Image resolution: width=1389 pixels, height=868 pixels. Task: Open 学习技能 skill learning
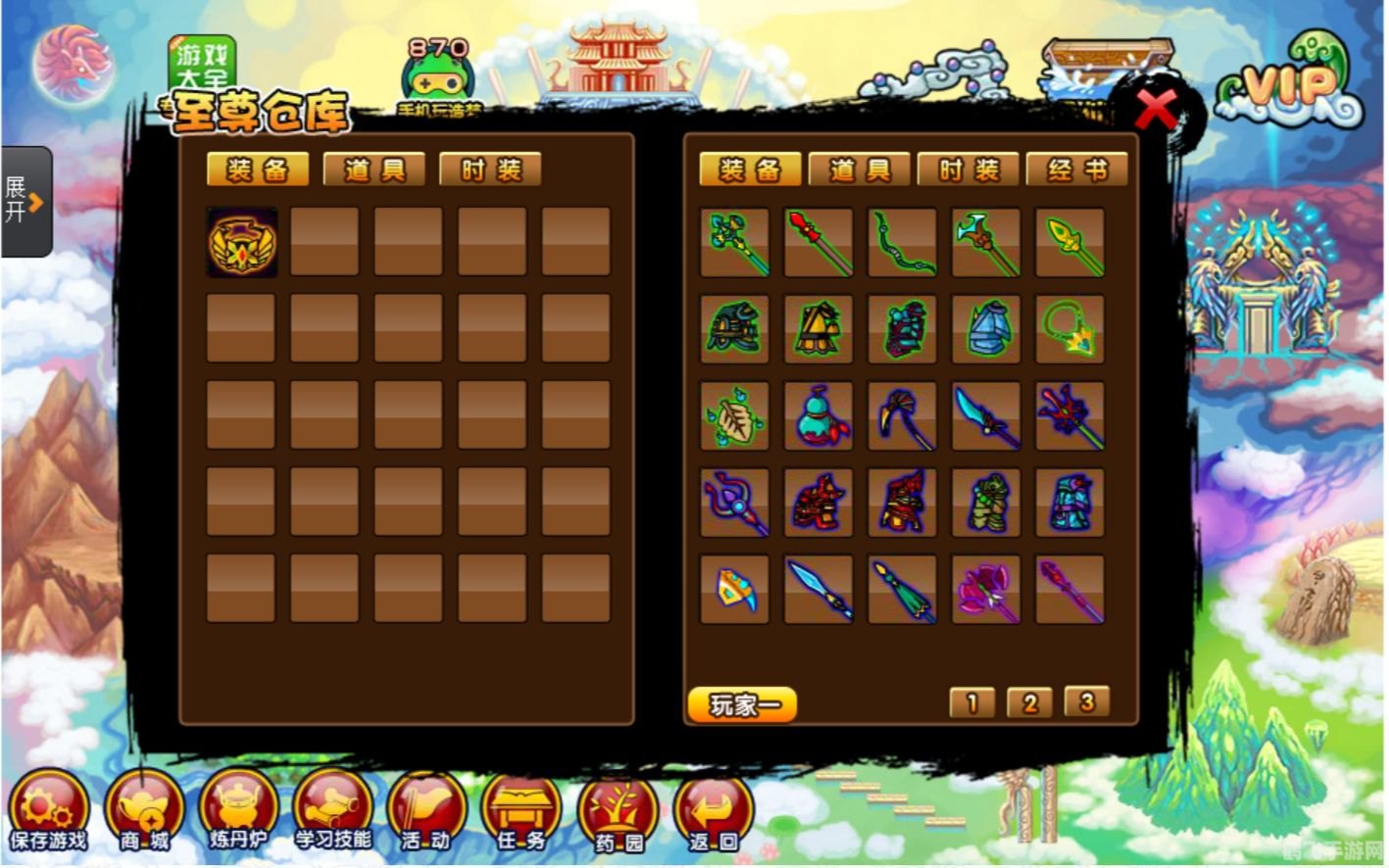(x=333, y=814)
